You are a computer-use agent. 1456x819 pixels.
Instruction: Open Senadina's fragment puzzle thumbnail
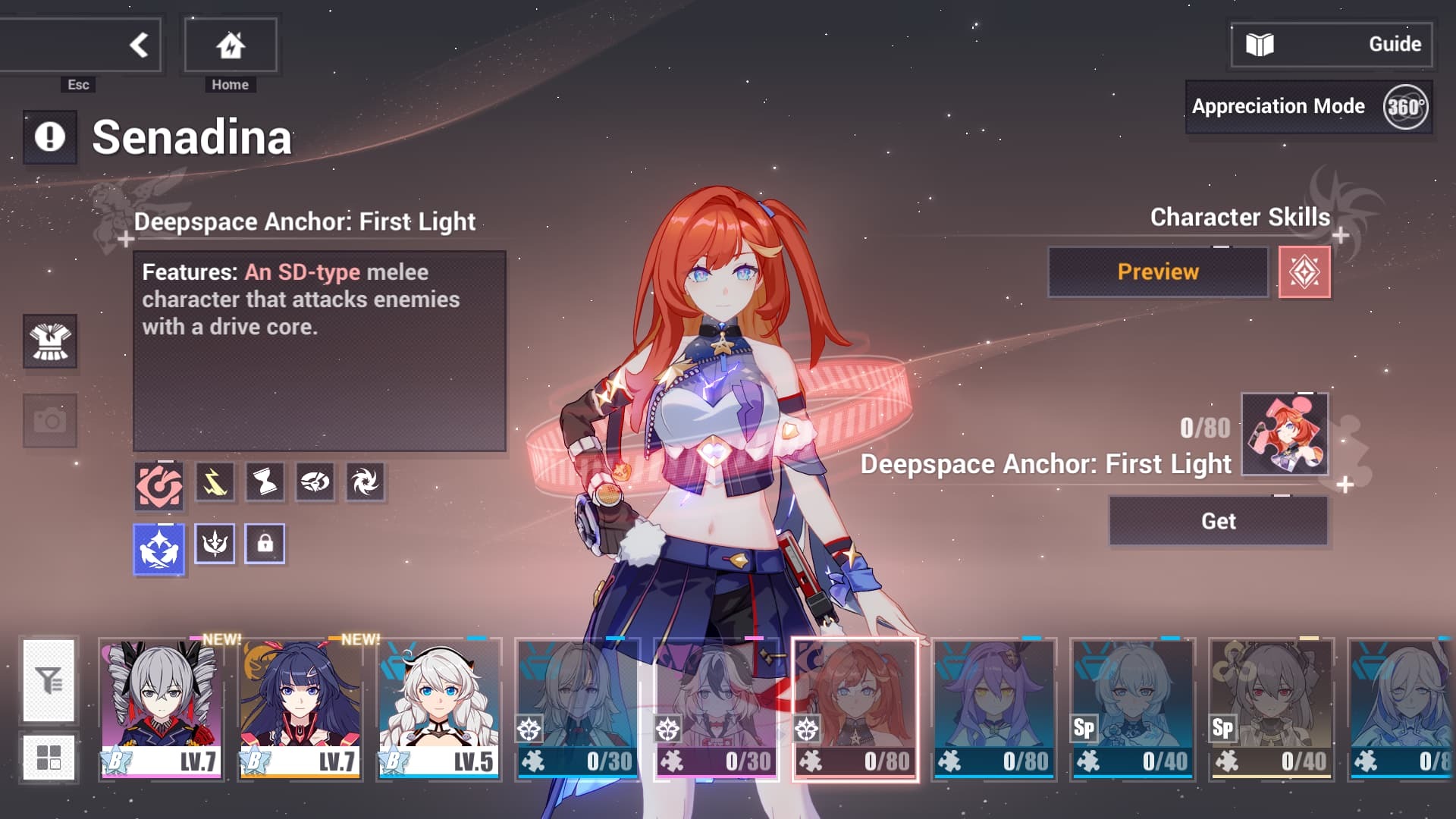point(1285,435)
